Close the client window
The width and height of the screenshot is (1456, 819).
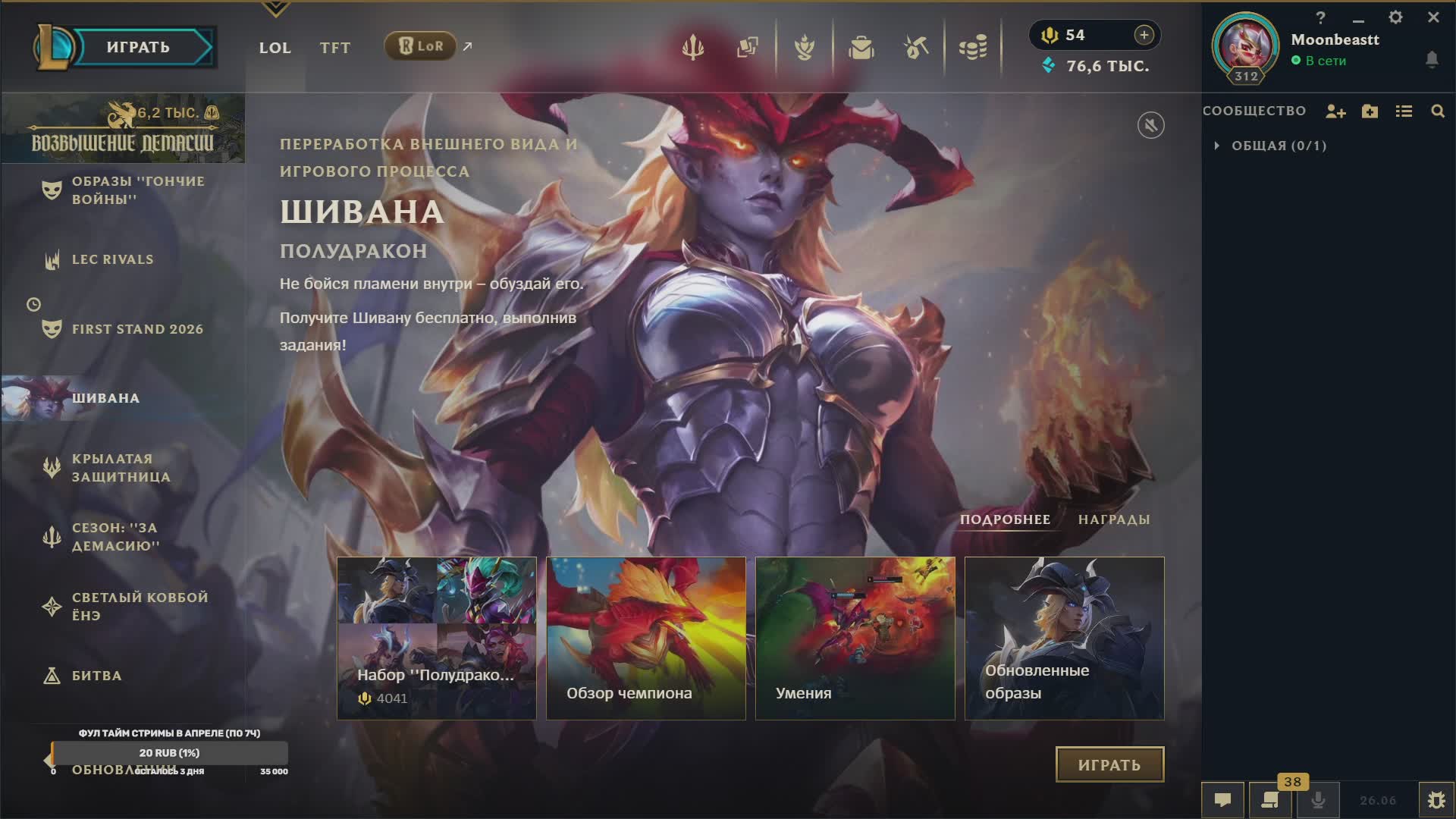click(1433, 17)
